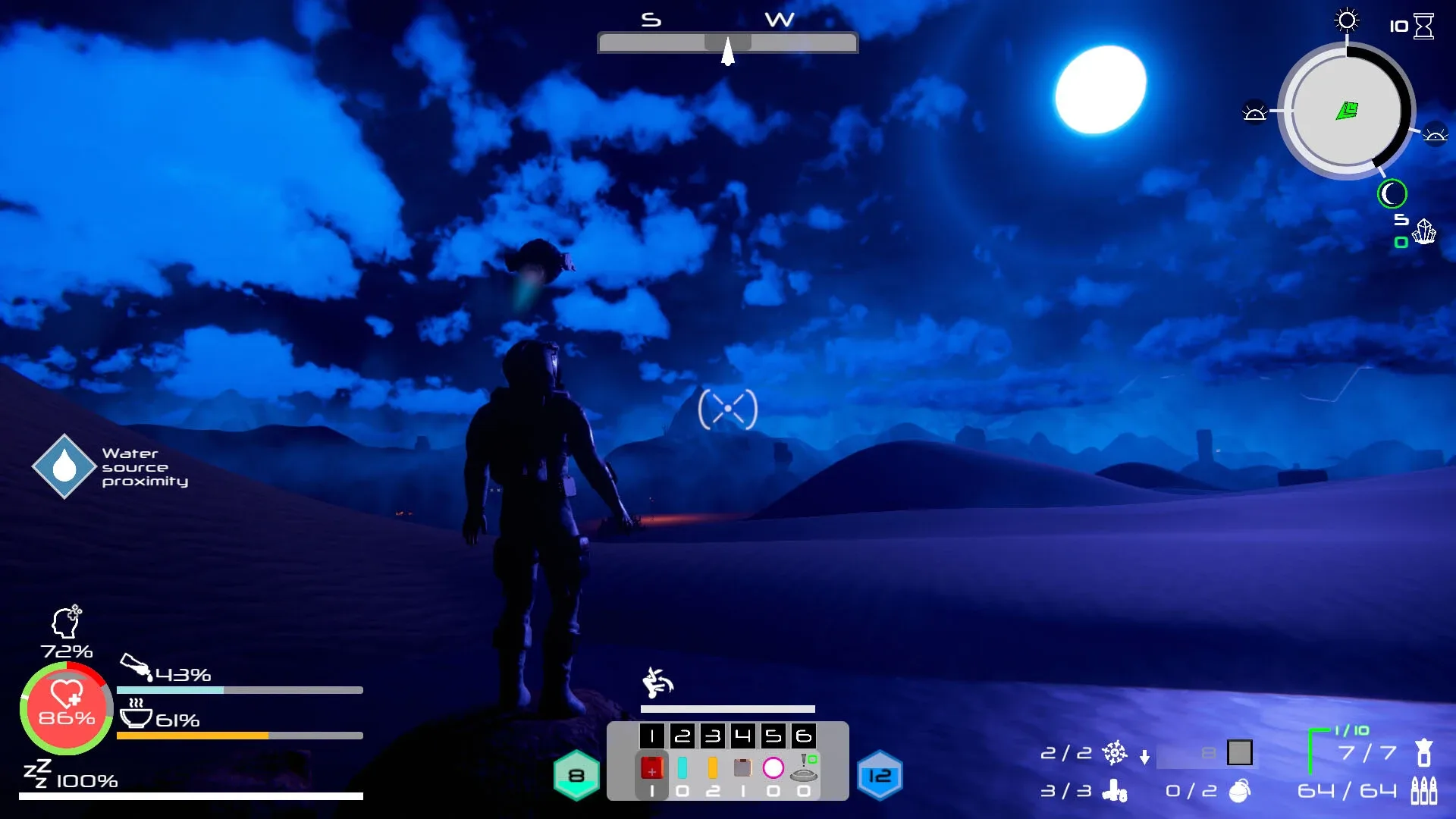Select the flare disc in hotbar slot 6
This screenshot has width=1456, height=819.
(x=804, y=770)
